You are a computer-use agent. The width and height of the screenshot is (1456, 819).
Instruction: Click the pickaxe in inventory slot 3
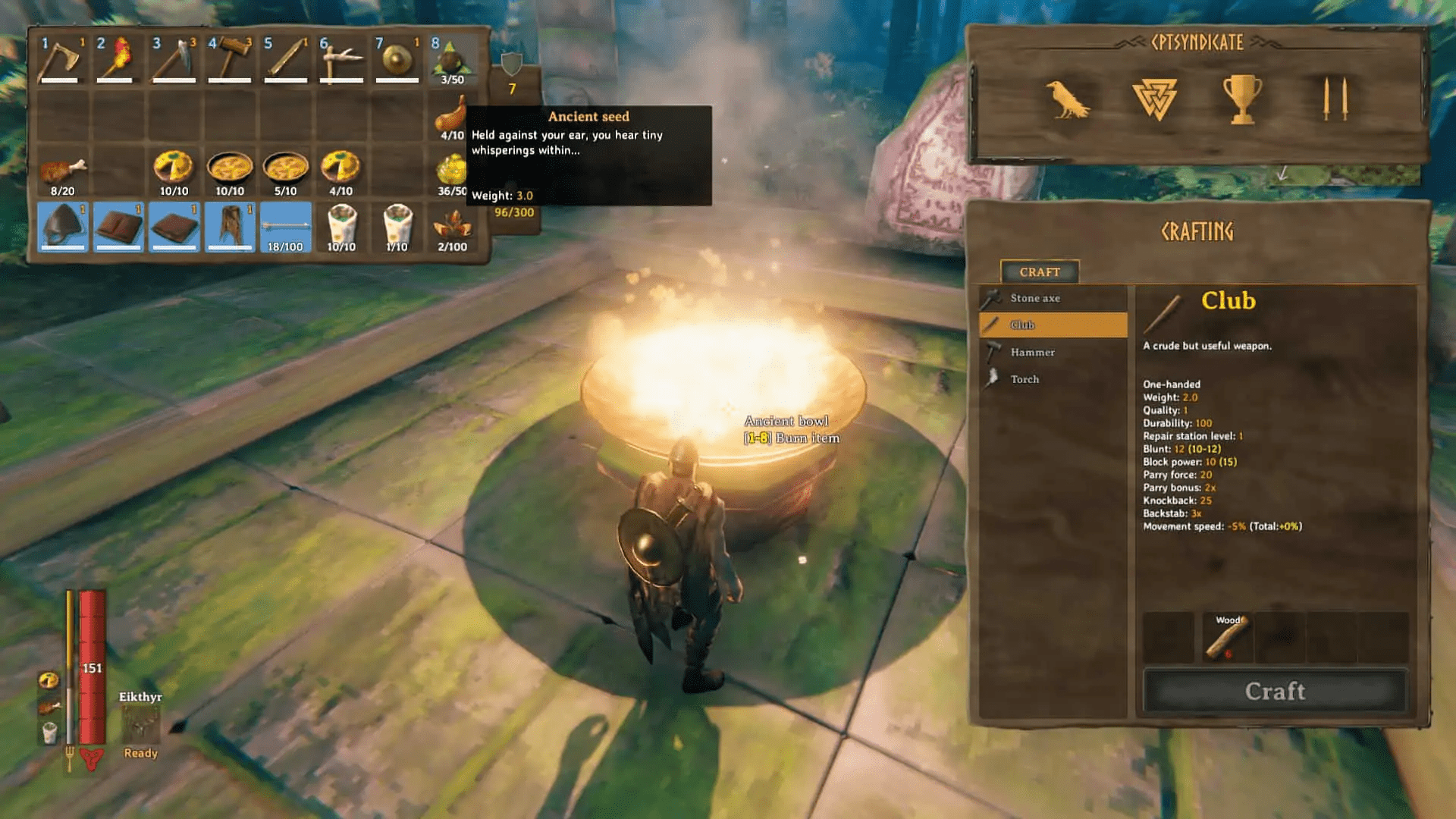tap(175, 59)
